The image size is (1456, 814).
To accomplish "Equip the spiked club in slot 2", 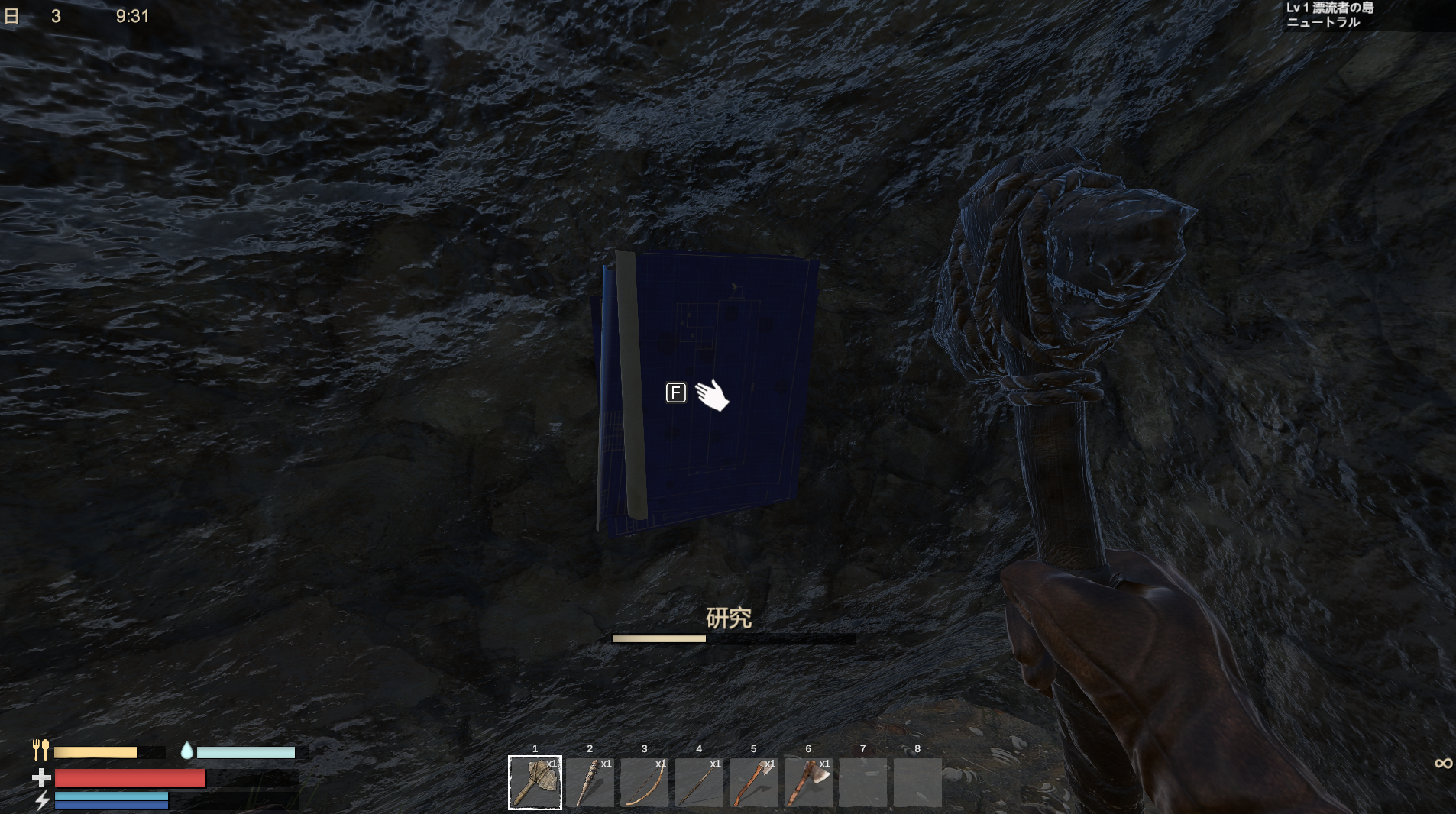I will click(590, 782).
